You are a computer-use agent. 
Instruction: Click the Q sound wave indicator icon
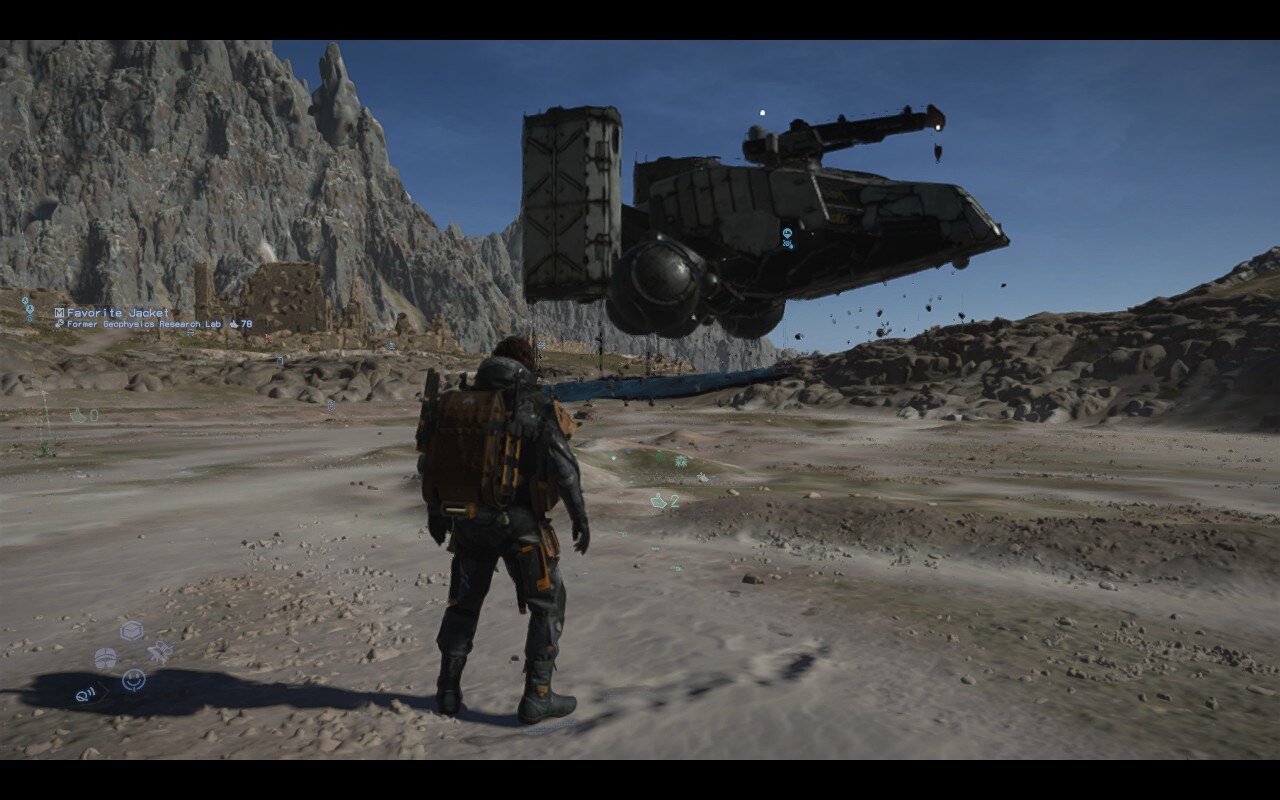click(86, 694)
